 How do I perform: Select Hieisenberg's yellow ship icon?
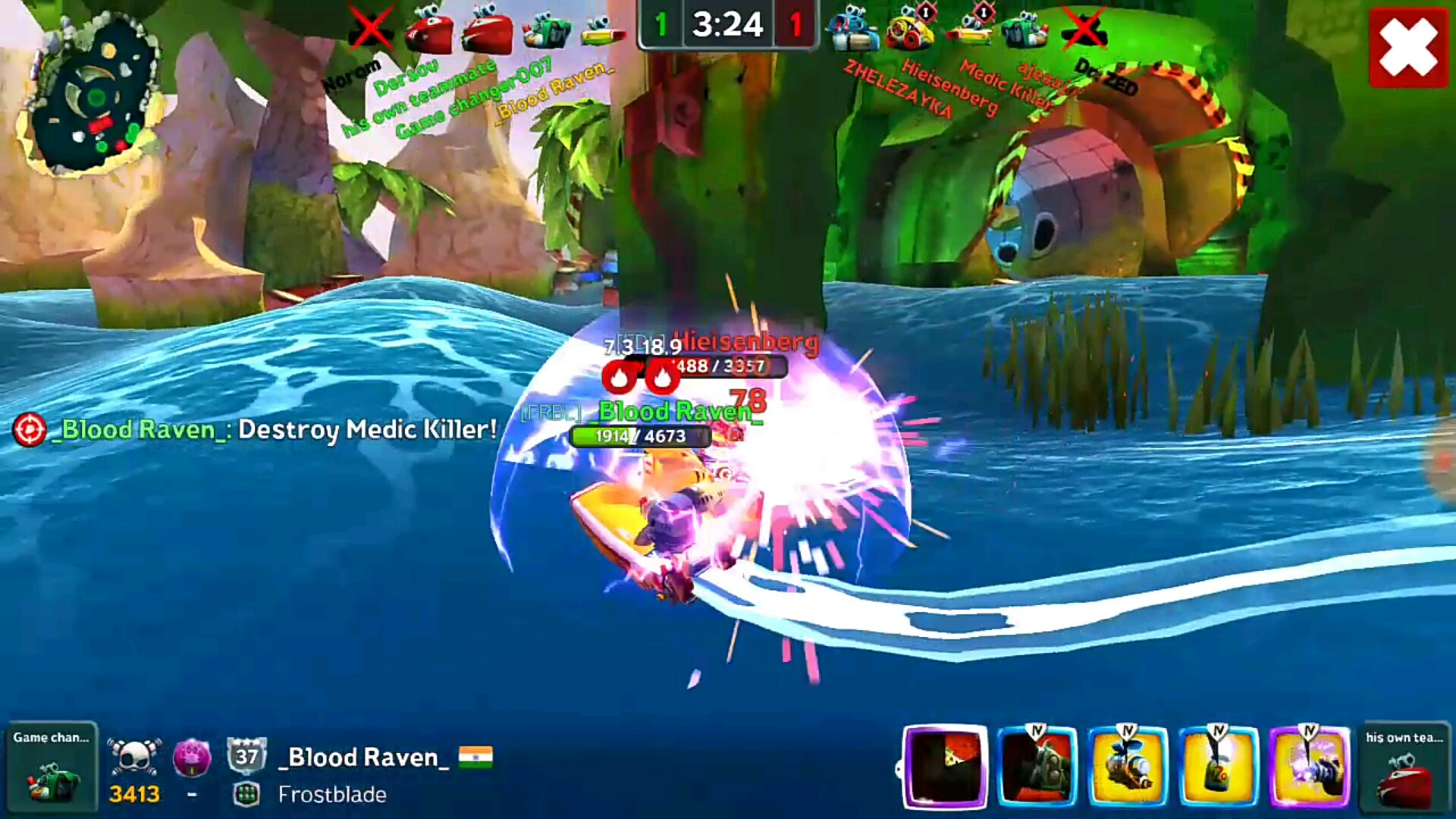911,30
